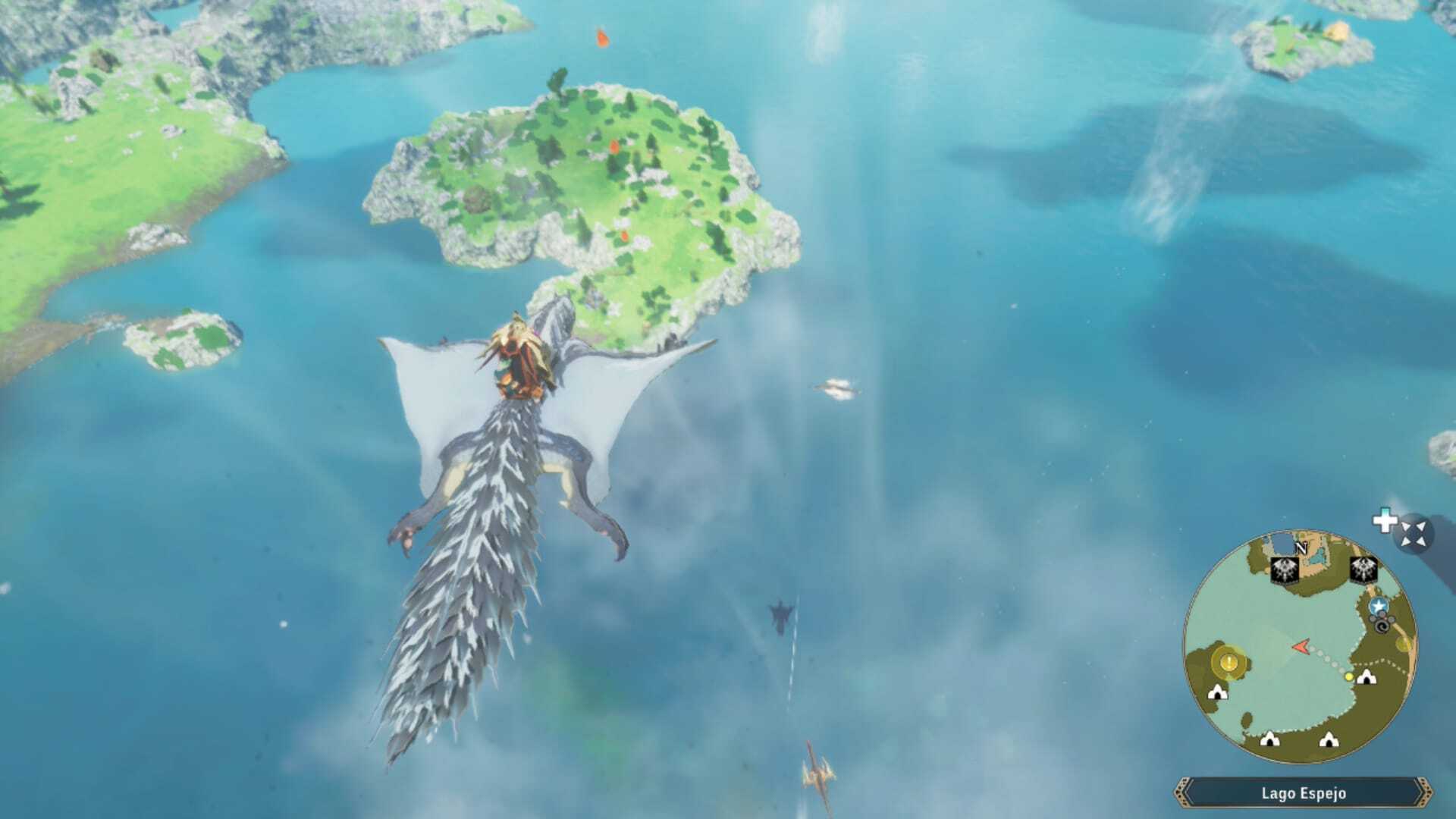1456x819 pixels.
Task: Click the right chevron on the location banner
Action: [1425, 792]
